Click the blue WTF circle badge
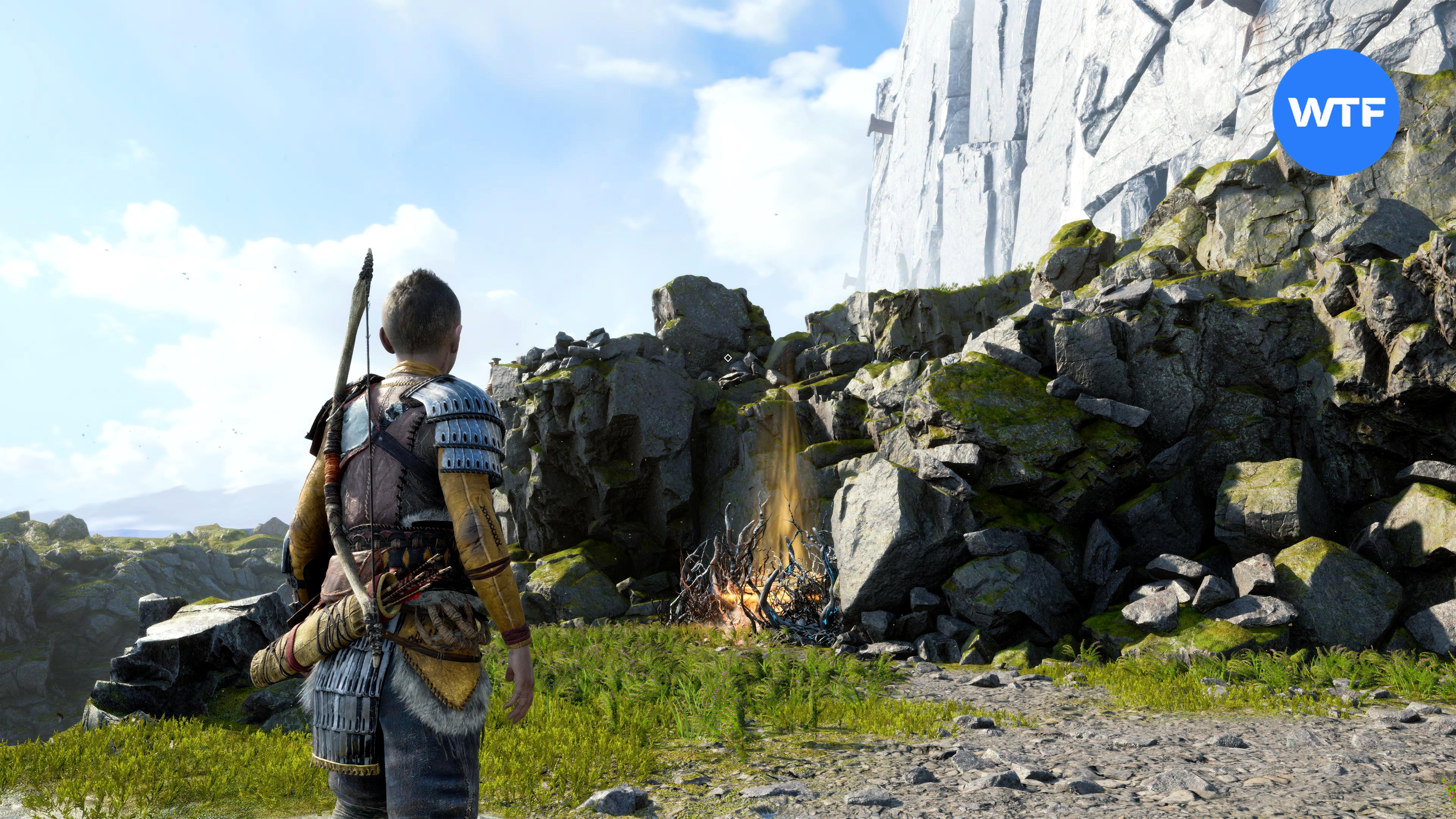Viewport: 1456px width, 819px height. tap(1335, 112)
